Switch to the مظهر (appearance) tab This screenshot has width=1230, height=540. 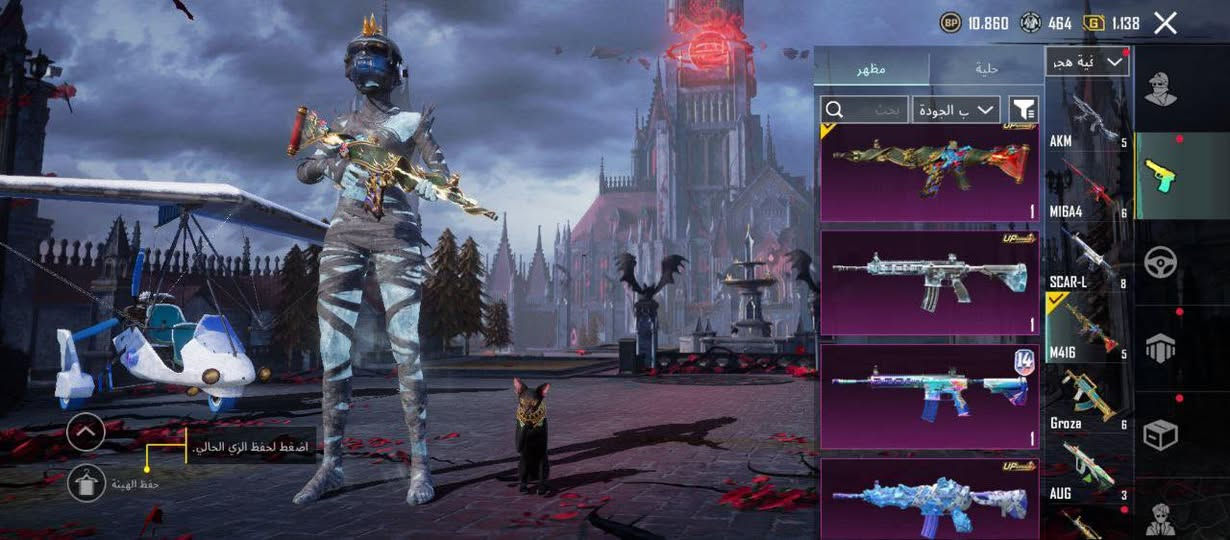coord(871,69)
